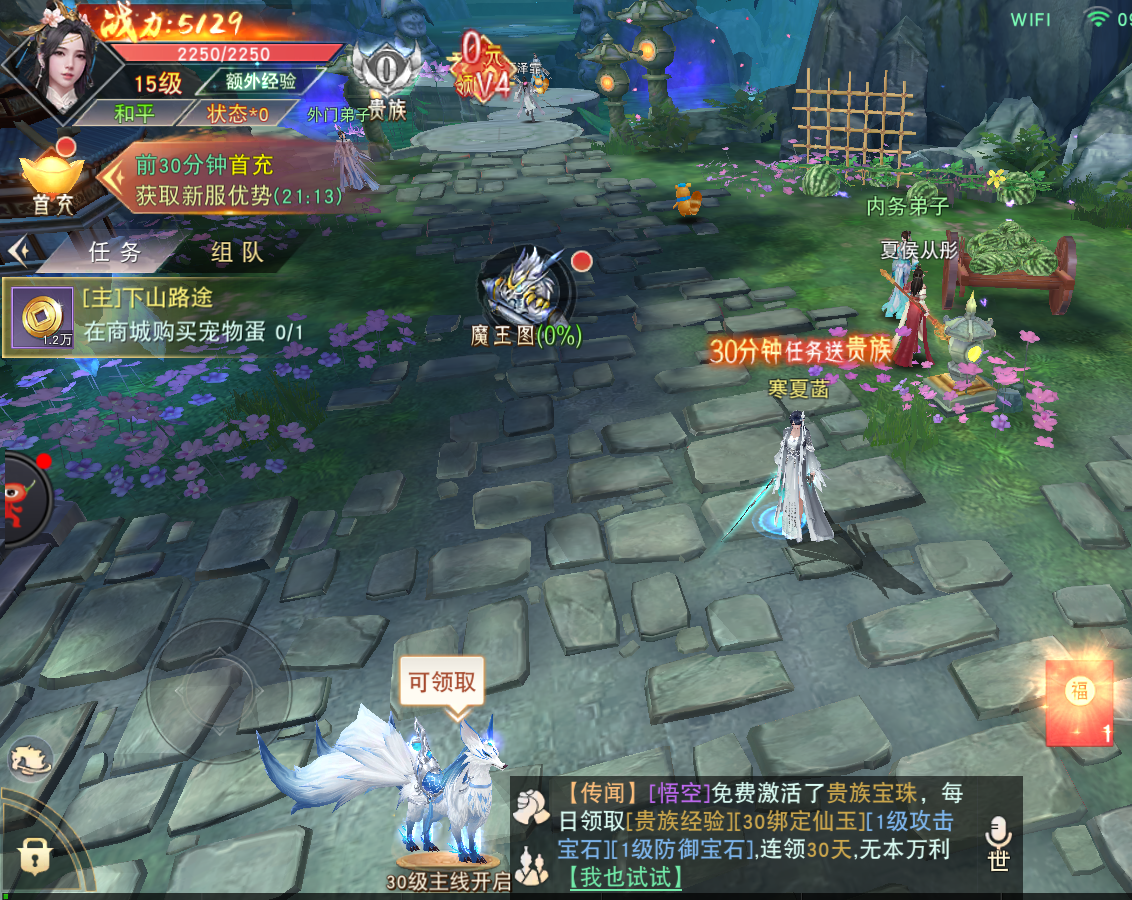This screenshot has width=1132, height=900.
Task: Collapse the quest panel with the arrow
Action: 17,250
